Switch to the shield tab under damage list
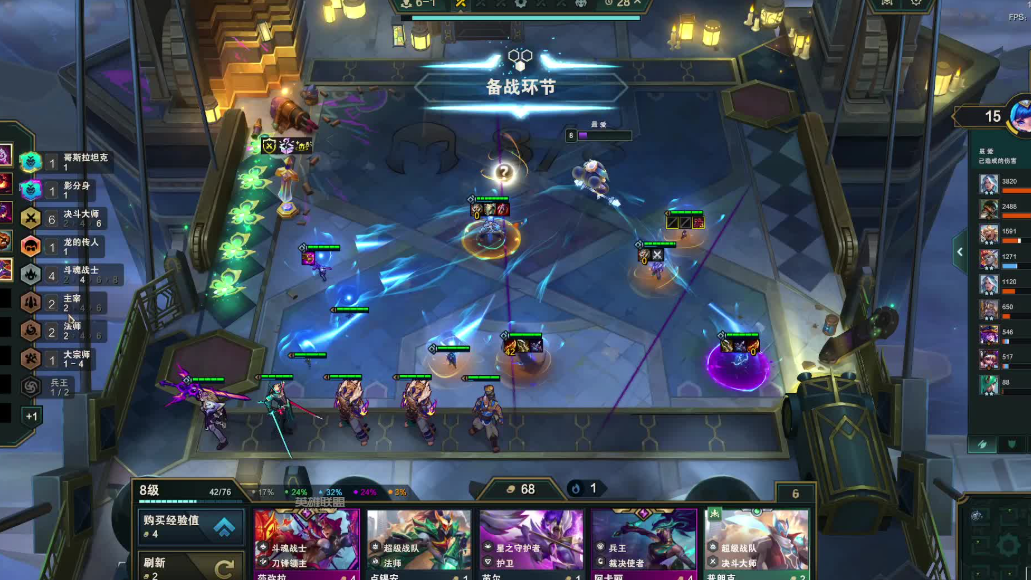 coord(1012,444)
